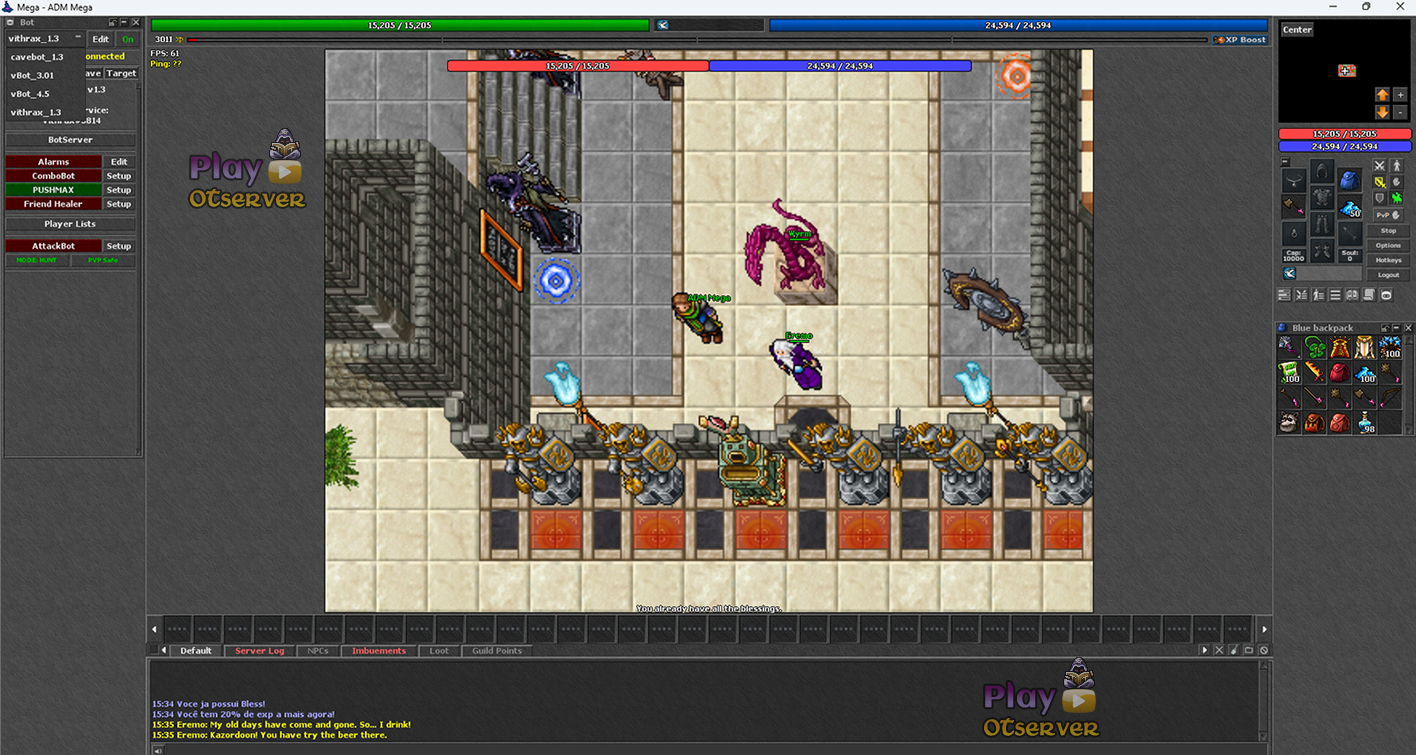Image resolution: width=1416 pixels, height=755 pixels.
Task: Choose vBot_4.5 in the config list
Action: point(30,94)
